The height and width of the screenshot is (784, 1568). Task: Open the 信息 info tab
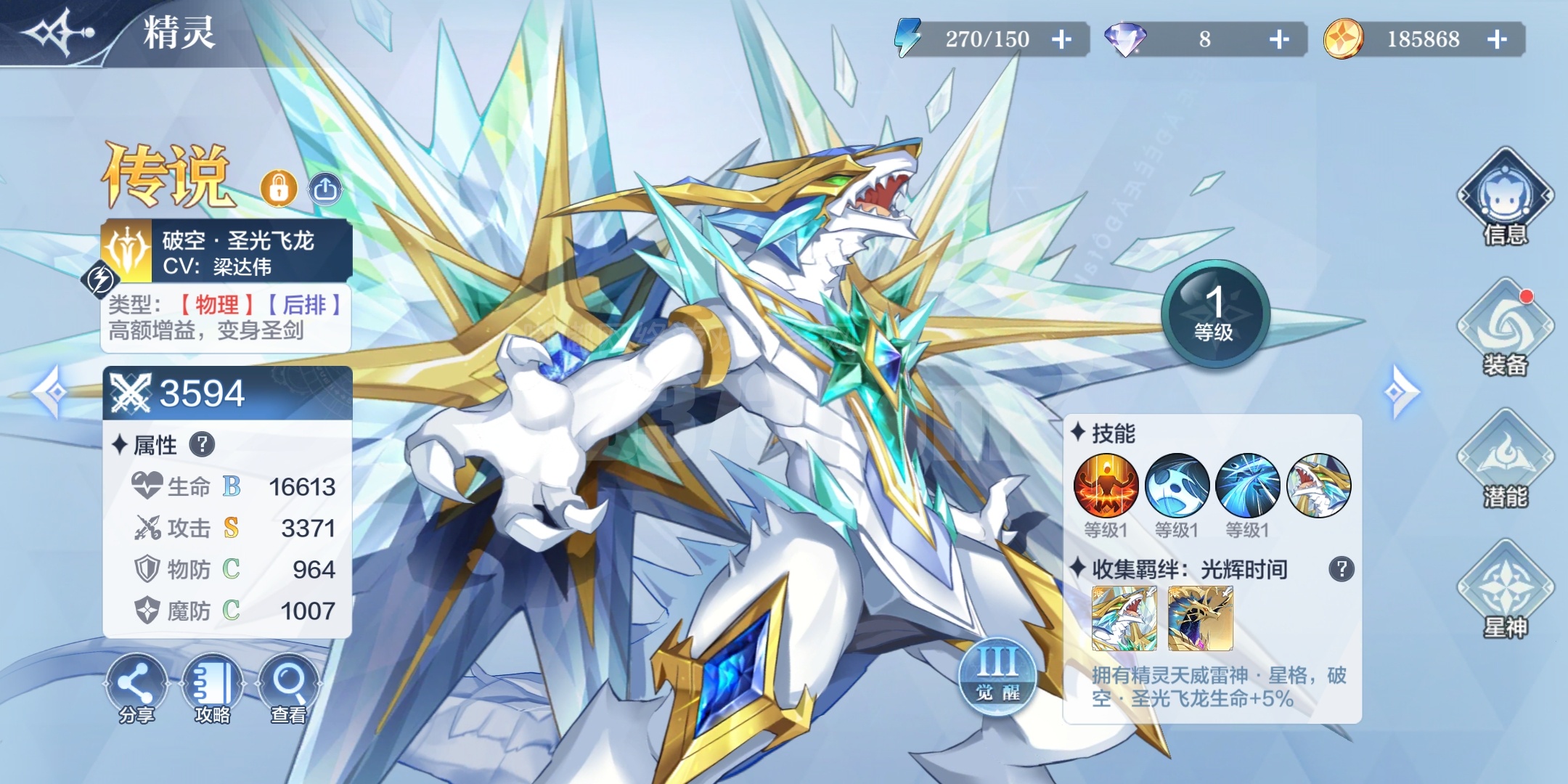[x=1506, y=197]
